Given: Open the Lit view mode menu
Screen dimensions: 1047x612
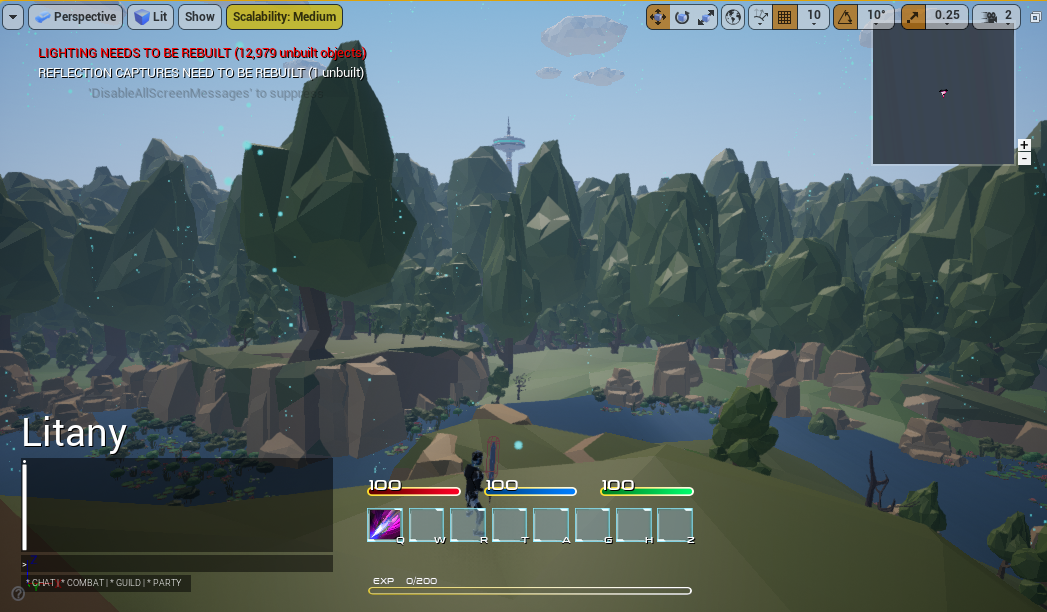Looking at the screenshot, I should coord(151,17).
